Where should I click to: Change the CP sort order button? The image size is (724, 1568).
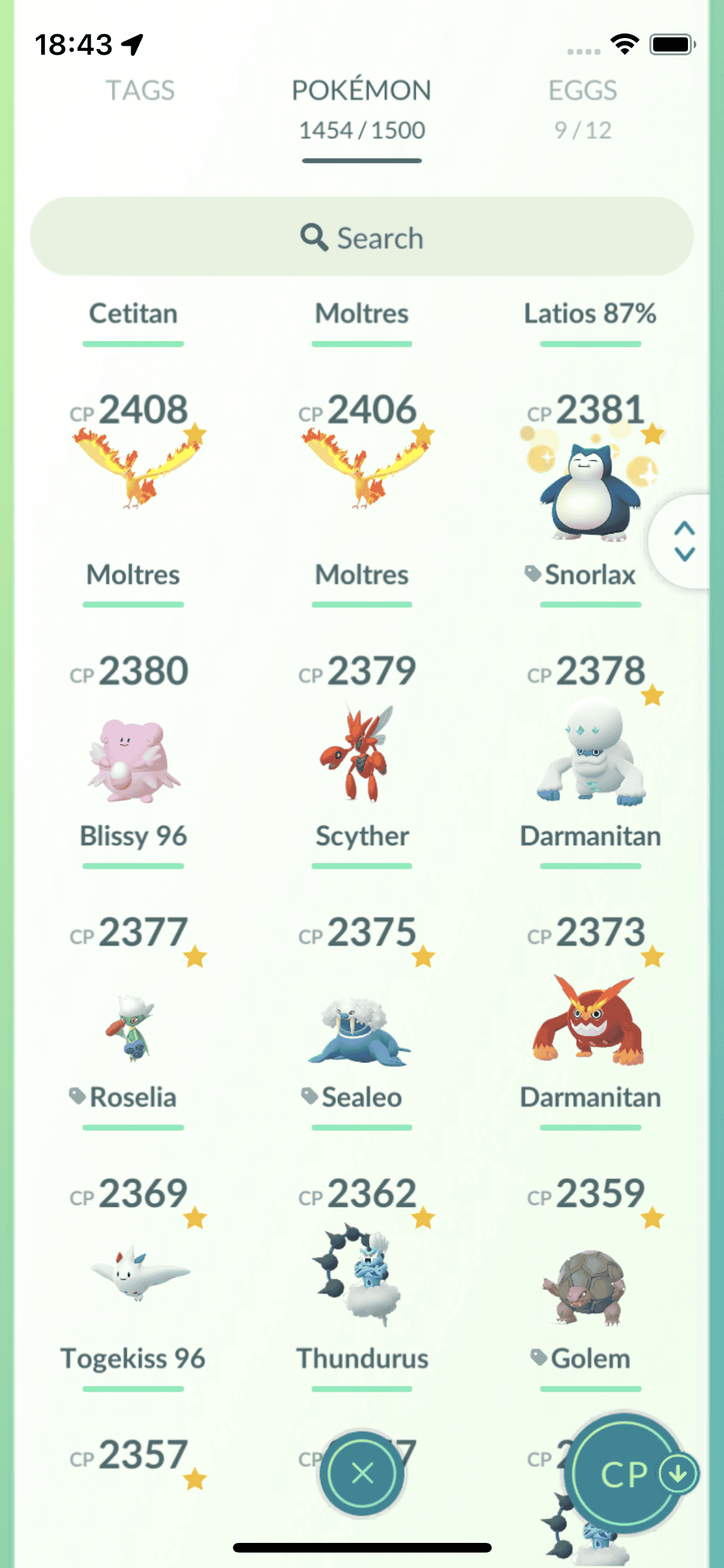click(627, 1474)
